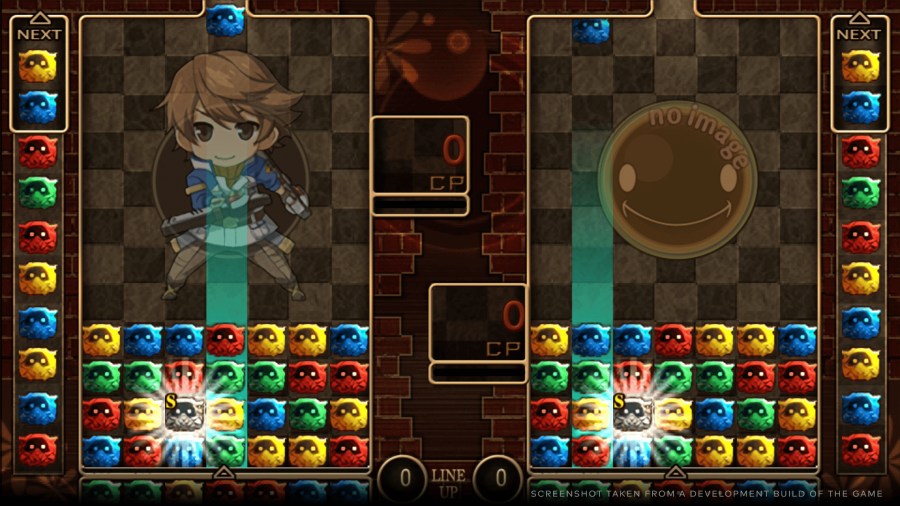Pick the yellow piece in the left NEXT box

click(x=38, y=67)
